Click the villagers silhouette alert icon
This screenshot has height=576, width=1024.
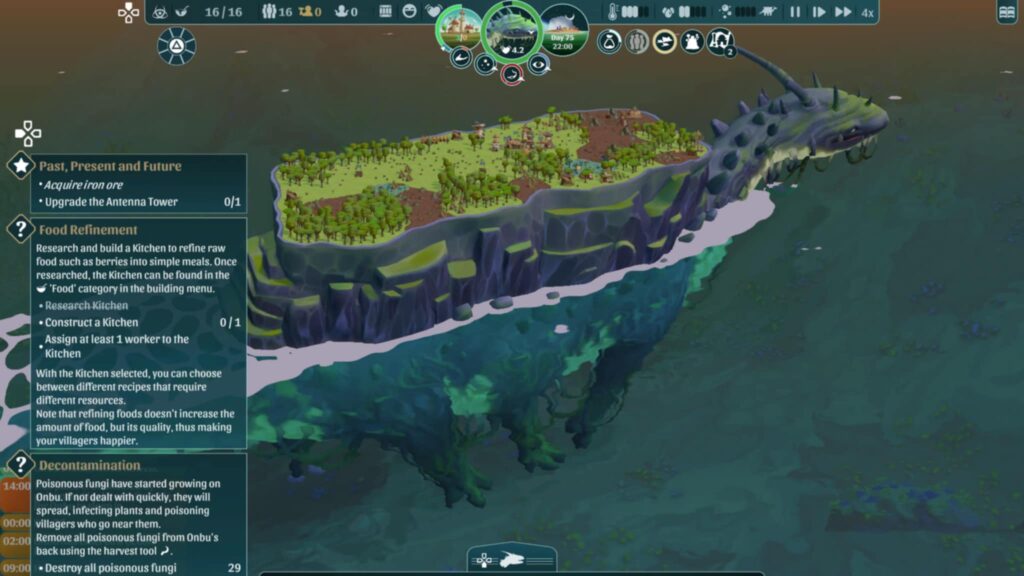coord(637,42)
